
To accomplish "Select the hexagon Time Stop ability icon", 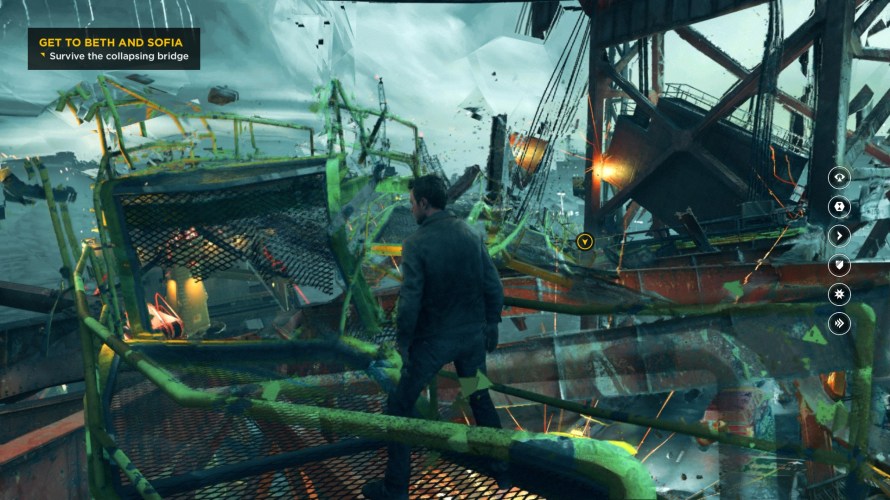I will 839,206.
